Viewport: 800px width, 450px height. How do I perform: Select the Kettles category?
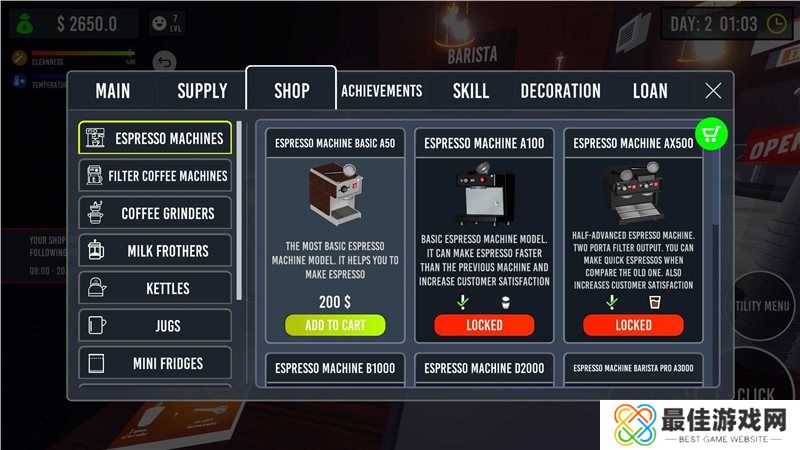[155, 289]
